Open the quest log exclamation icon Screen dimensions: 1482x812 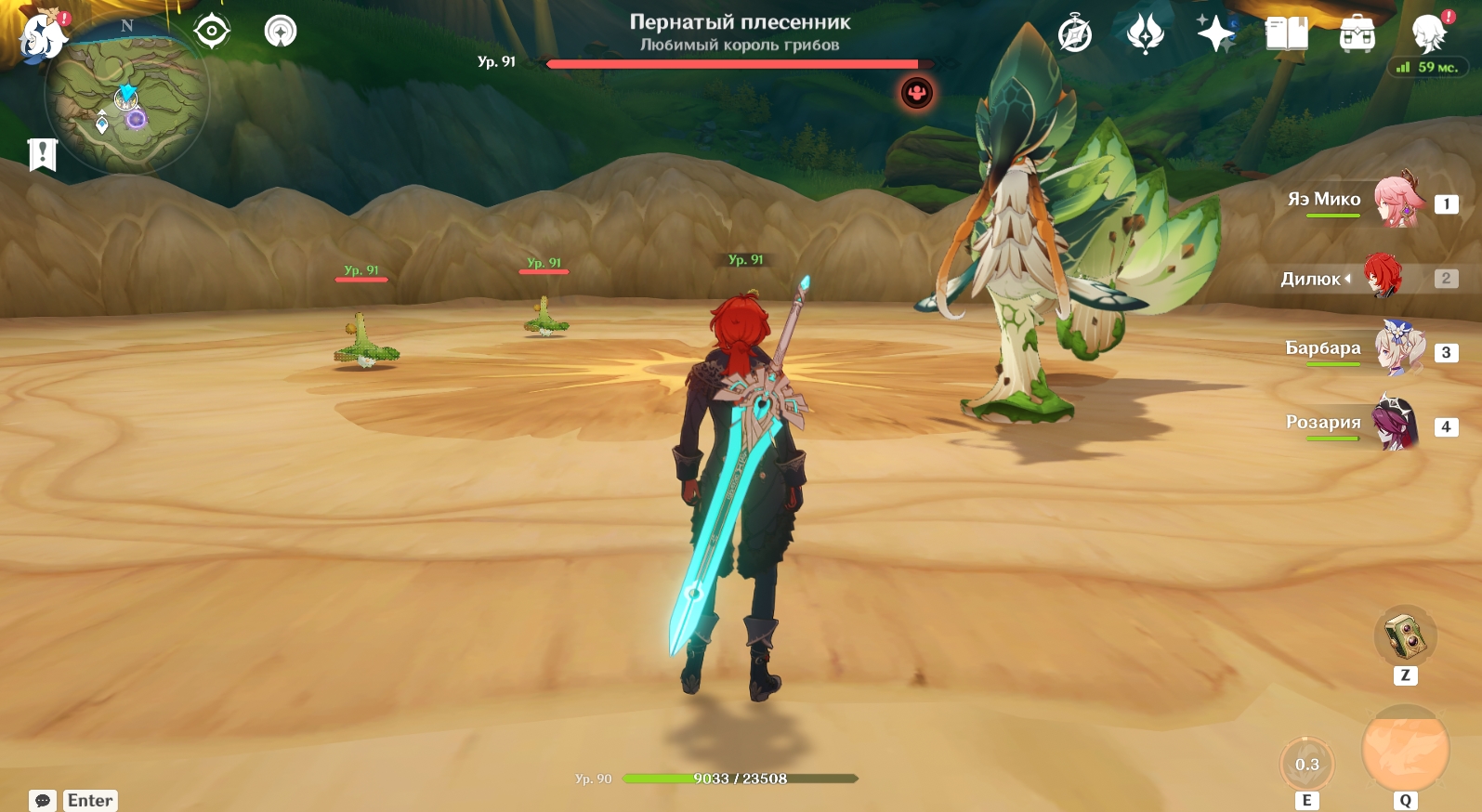click(x=43, y=154)
